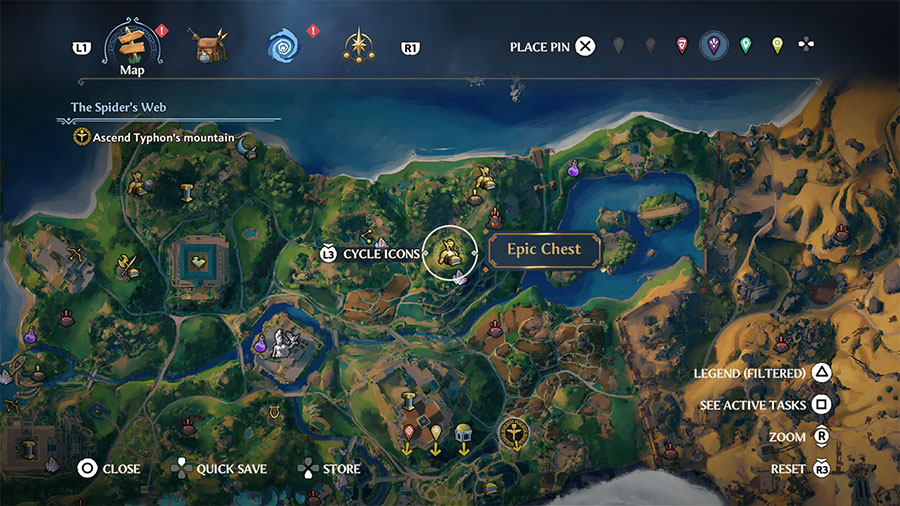Track the Ascend Typhon's mountain objective
Viewport: 900px width, 506px height.
pyautogui.click(x=156, y=137)
